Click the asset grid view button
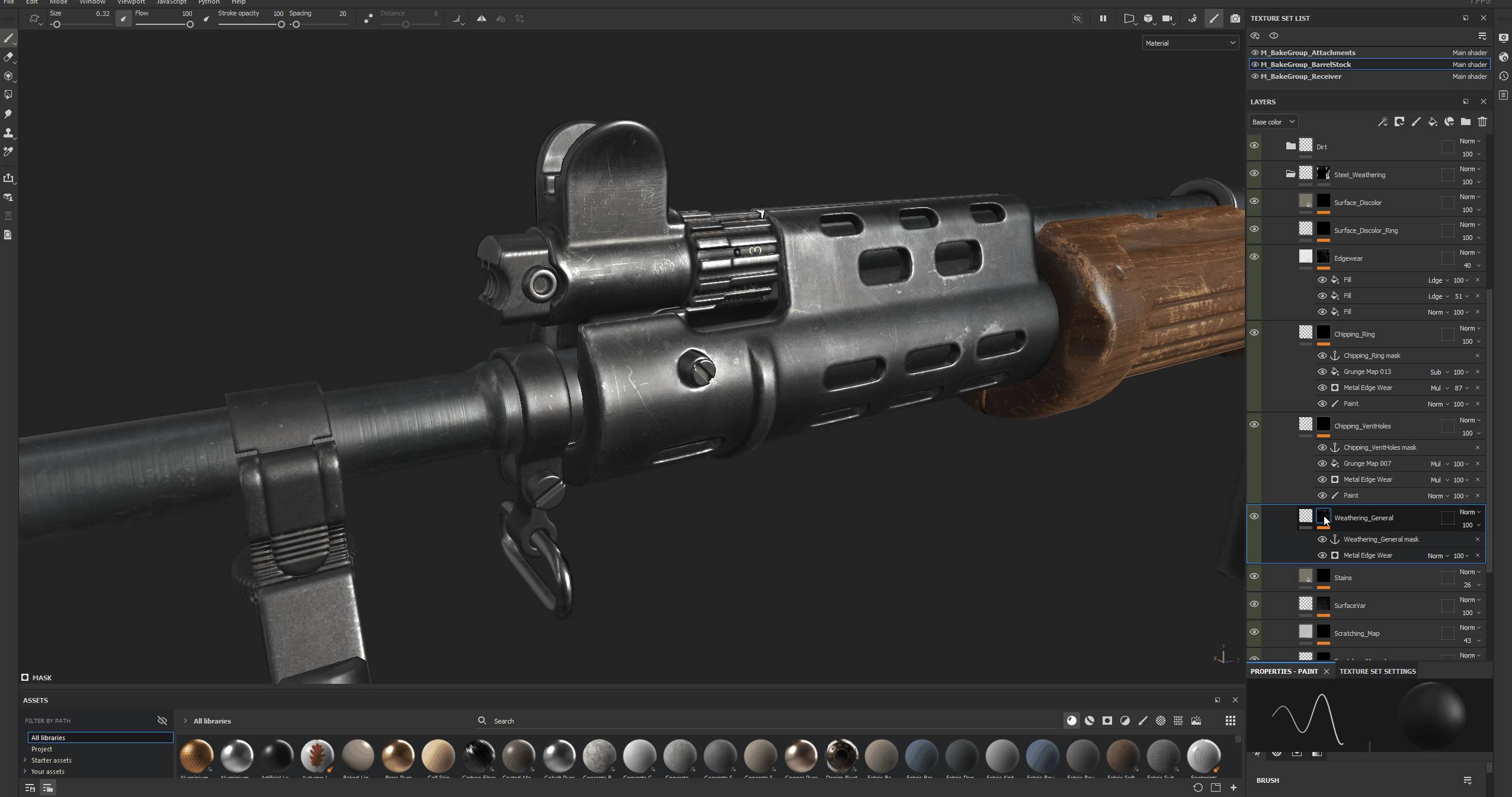Screen dimensions: 1512x797 (x=1230, y=721)
